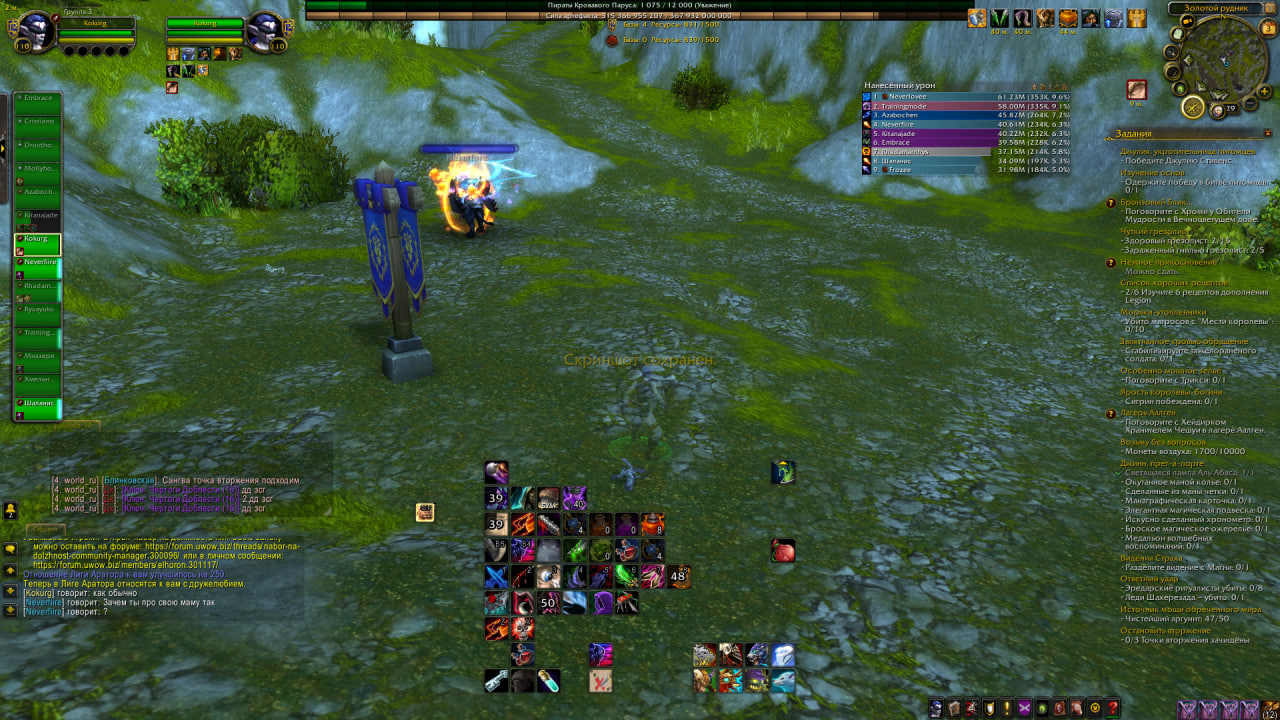Open the red question mark help button
Viewport: 1280px width, 720px height.
click(x=1112, y=708)
